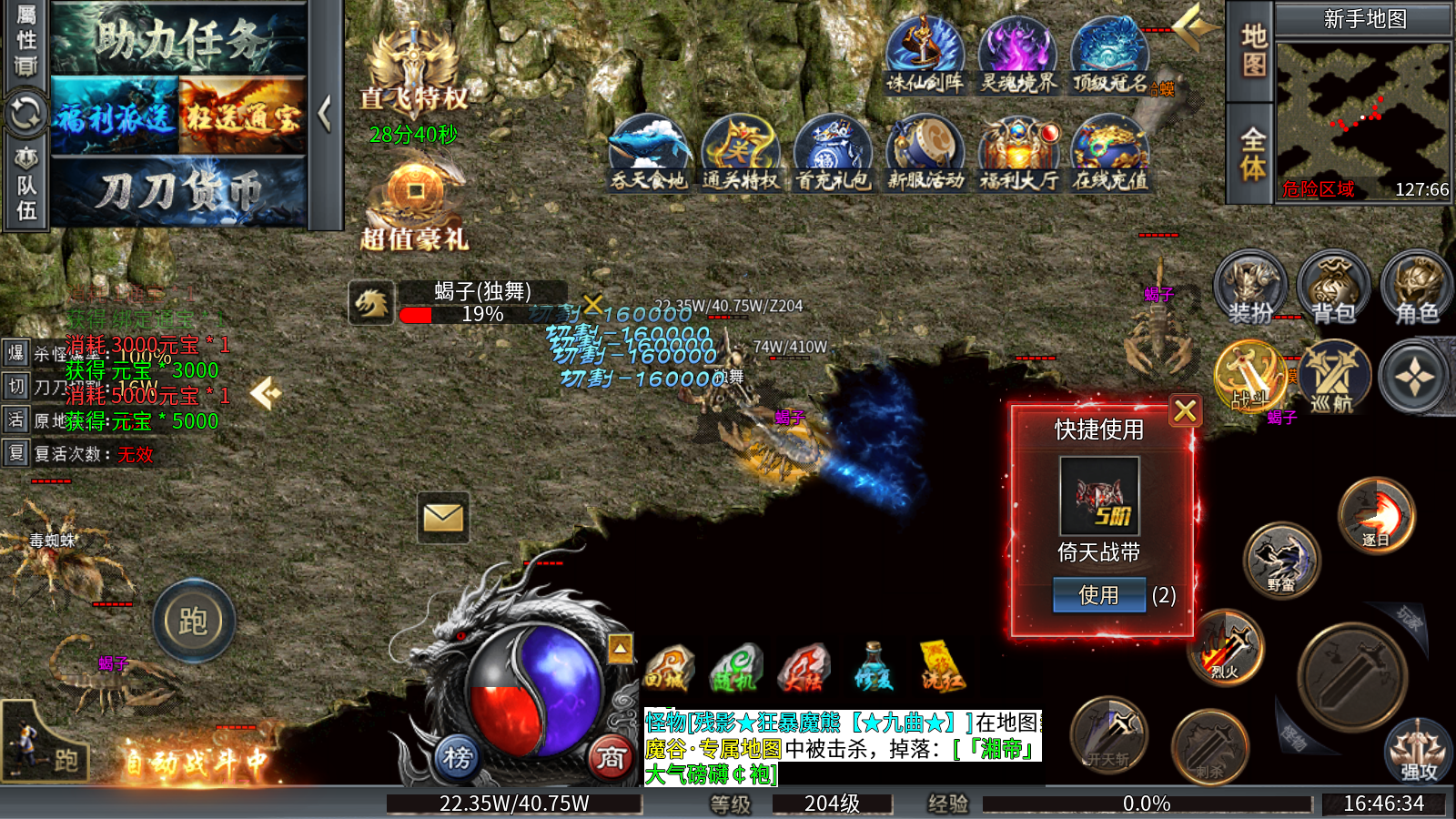
Task: Open the 角色 character sheet
Action: click(1416, 288)
